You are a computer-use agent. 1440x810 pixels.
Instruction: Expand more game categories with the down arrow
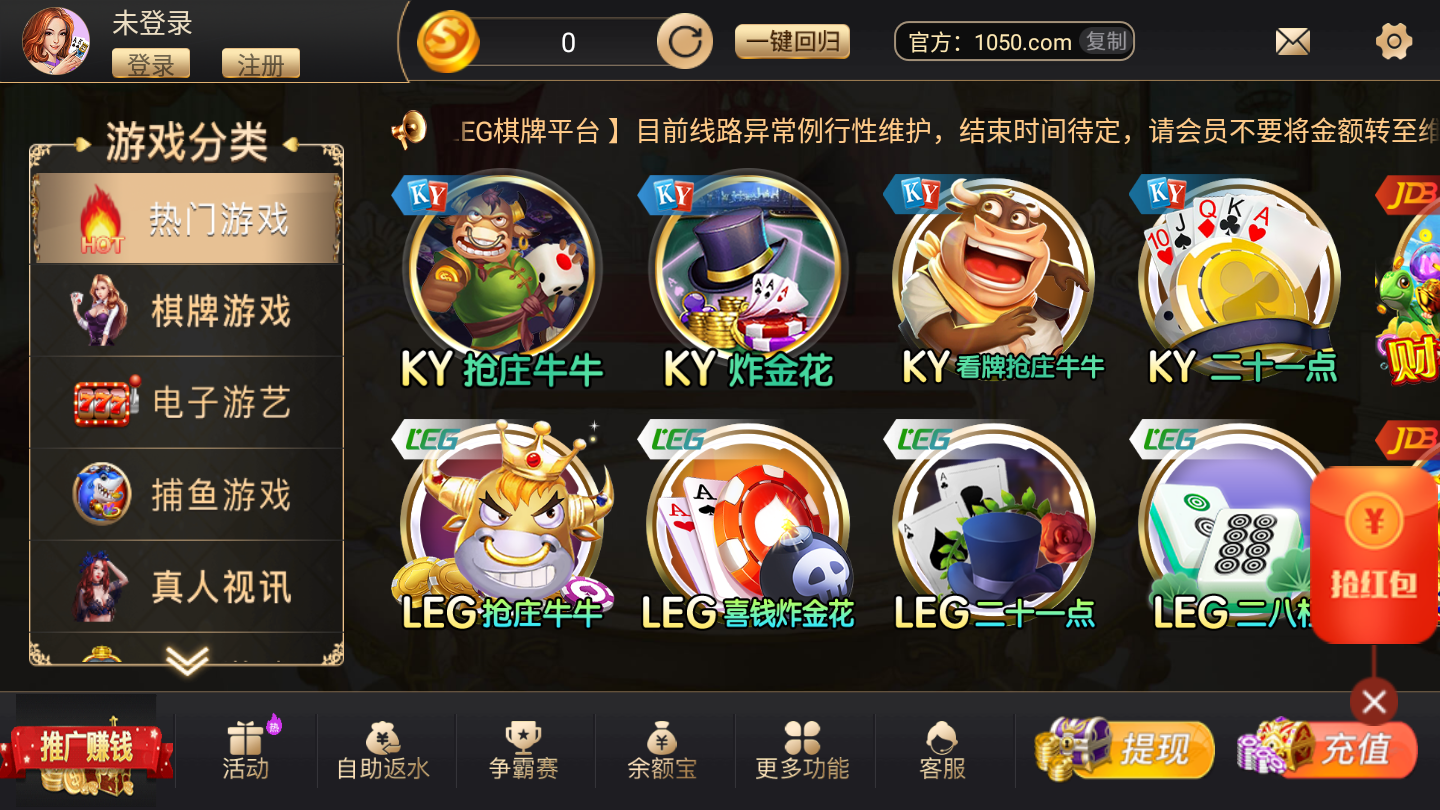(186, 660)
